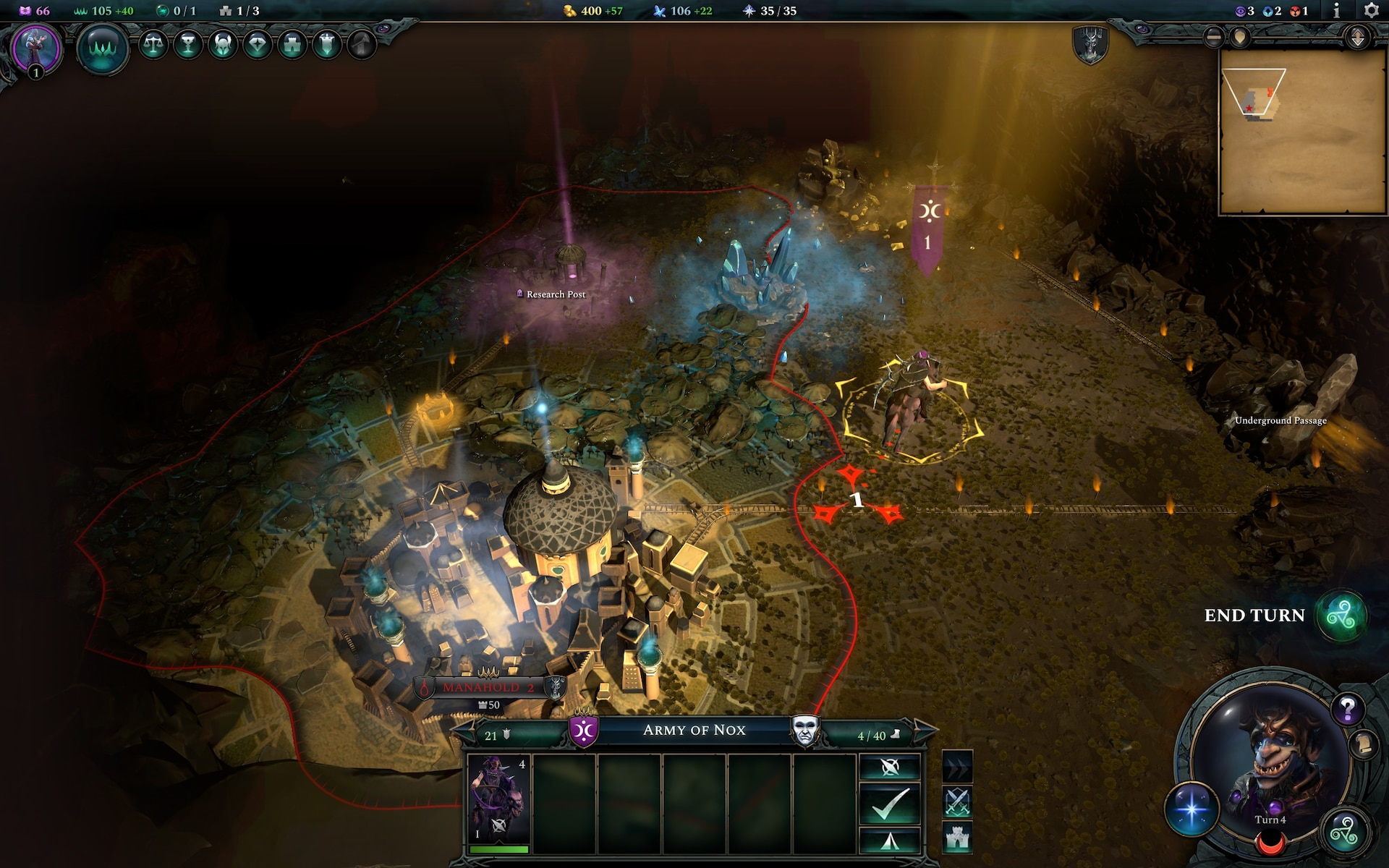Open the research portrait in top-left corner
The image size is (1389, 868).
pos(35,48)
